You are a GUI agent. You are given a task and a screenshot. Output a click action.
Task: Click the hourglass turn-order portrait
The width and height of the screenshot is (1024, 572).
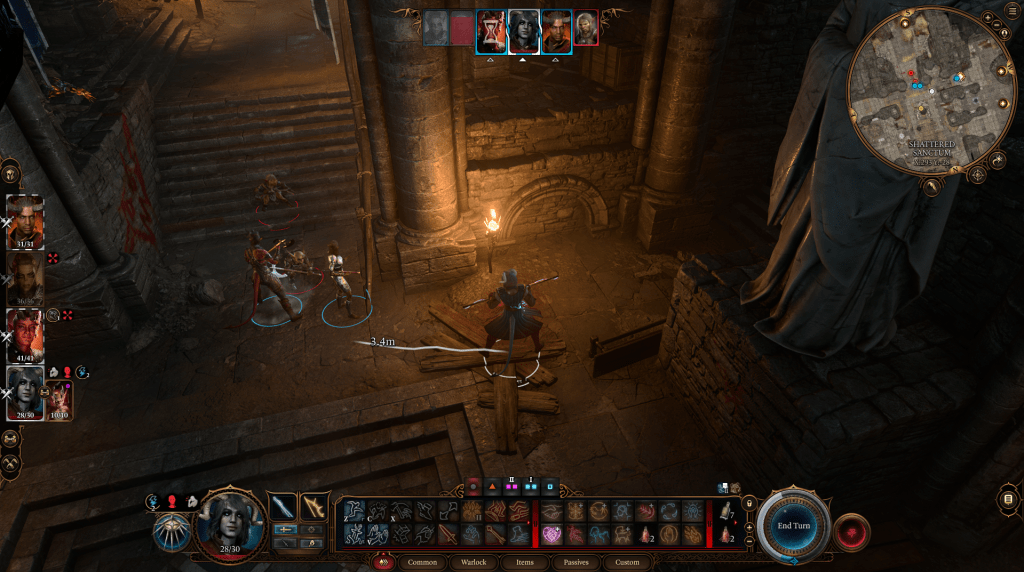(490, 31)
